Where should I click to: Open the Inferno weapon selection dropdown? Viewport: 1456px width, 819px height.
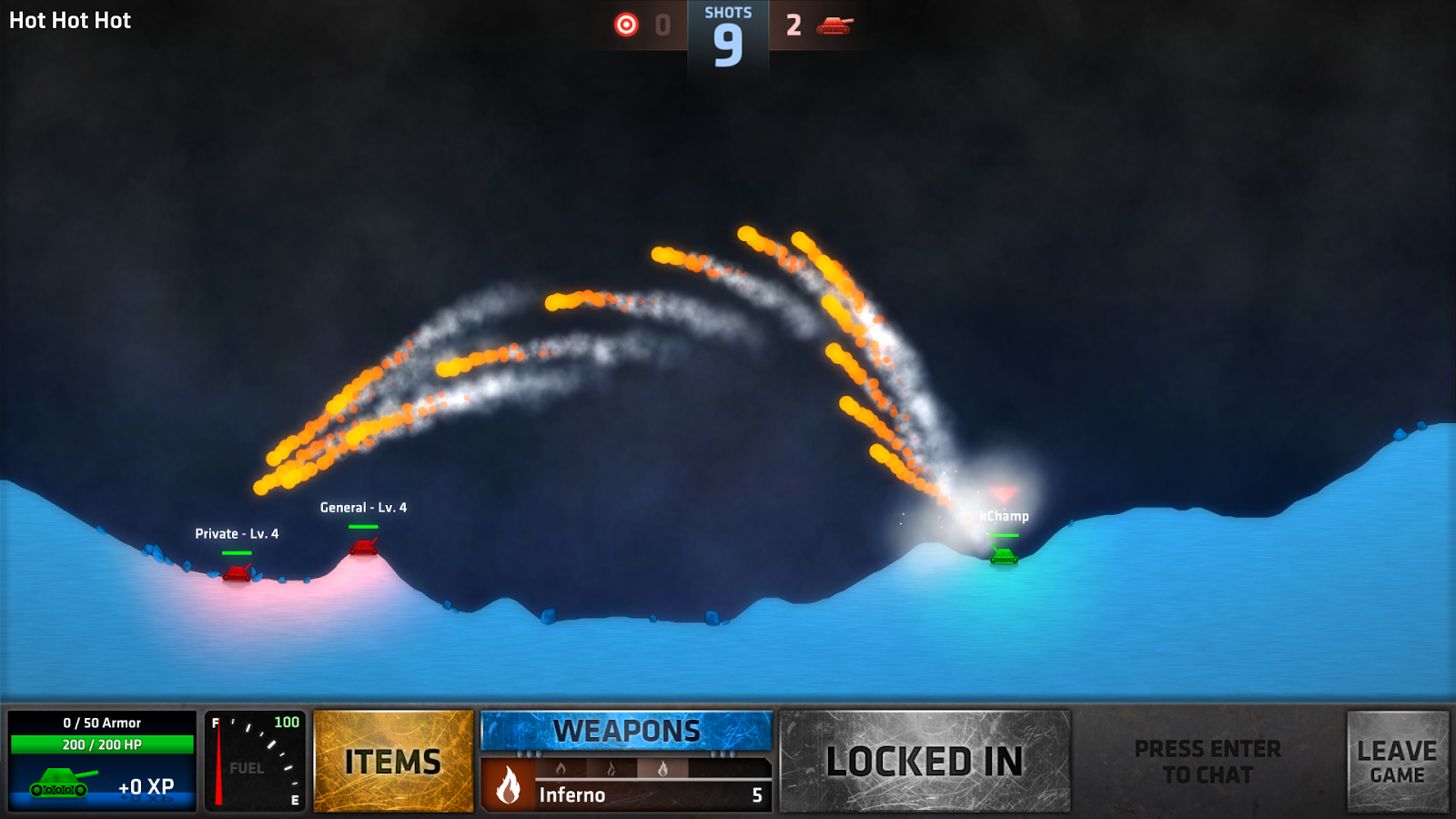click(x=627, y=794)
